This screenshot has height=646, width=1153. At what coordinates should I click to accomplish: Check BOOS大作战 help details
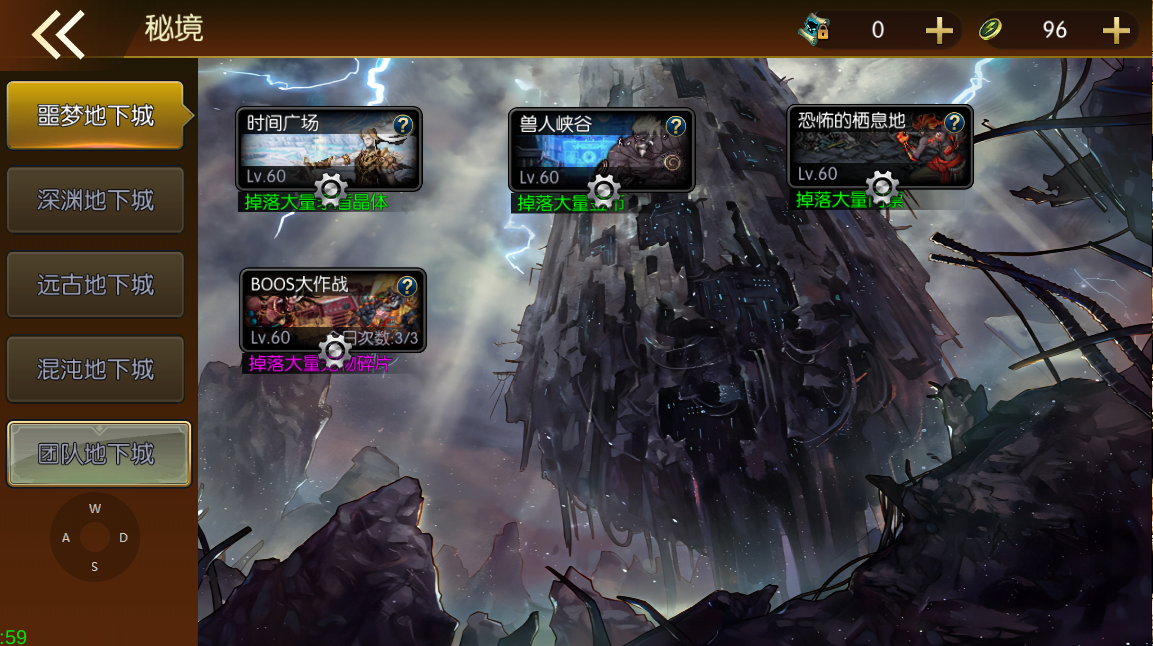coord(407,286)
